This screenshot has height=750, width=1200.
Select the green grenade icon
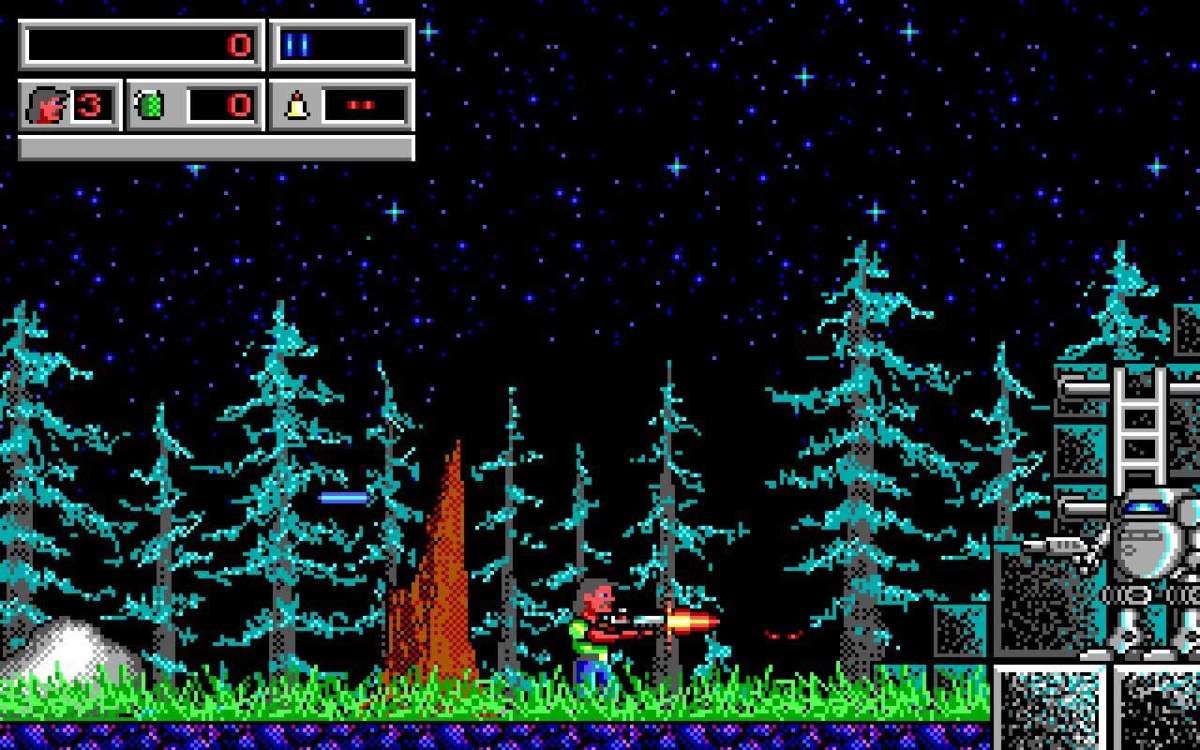150,105
